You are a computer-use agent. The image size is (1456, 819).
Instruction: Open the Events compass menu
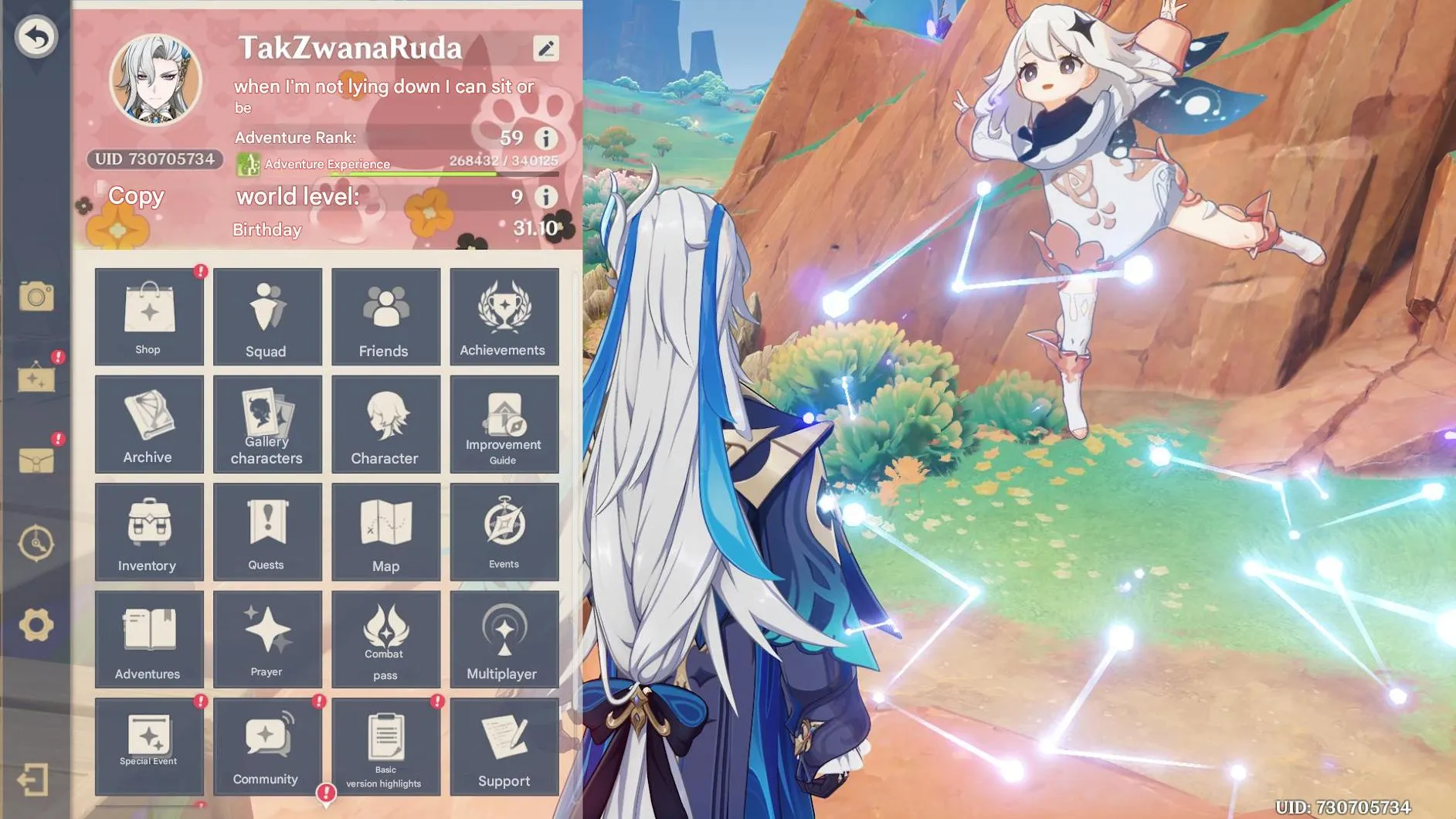[x=503, y=532]
